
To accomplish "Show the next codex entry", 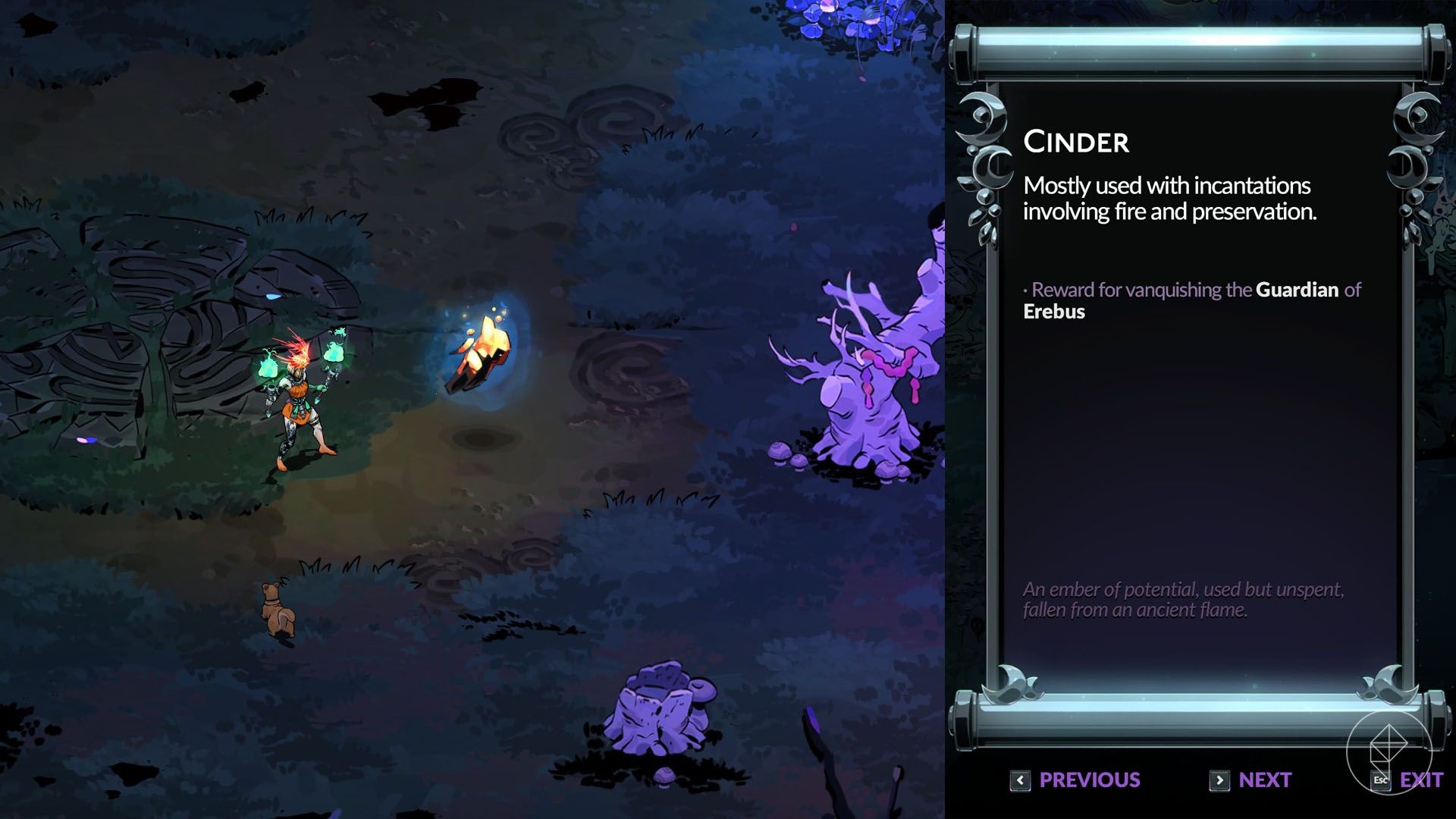I will pos(1250,780).
